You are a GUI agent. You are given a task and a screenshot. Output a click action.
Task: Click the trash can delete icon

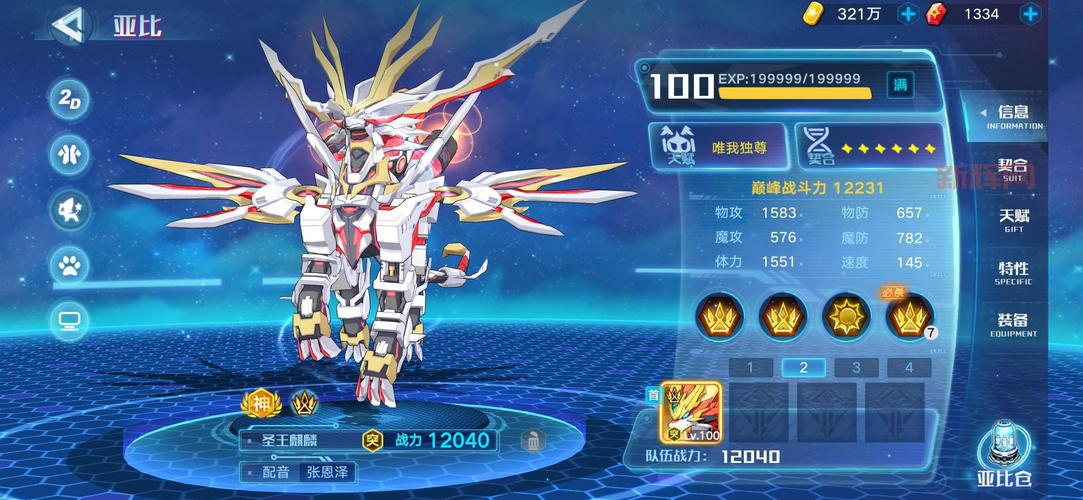(x=533, y=440)
